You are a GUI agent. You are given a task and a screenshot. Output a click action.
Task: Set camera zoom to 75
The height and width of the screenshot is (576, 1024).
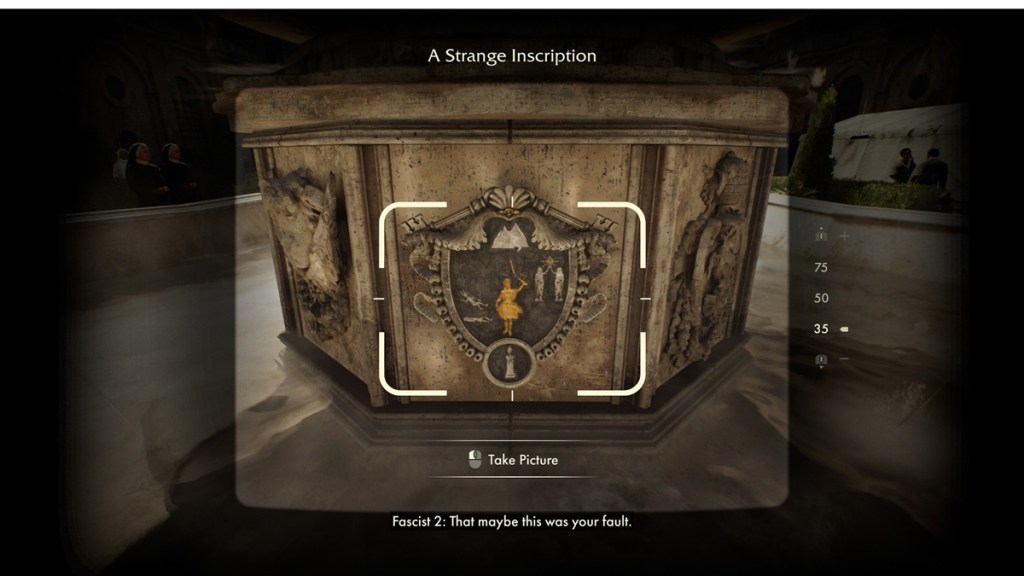pyautogui.click(x=821, y=267)
